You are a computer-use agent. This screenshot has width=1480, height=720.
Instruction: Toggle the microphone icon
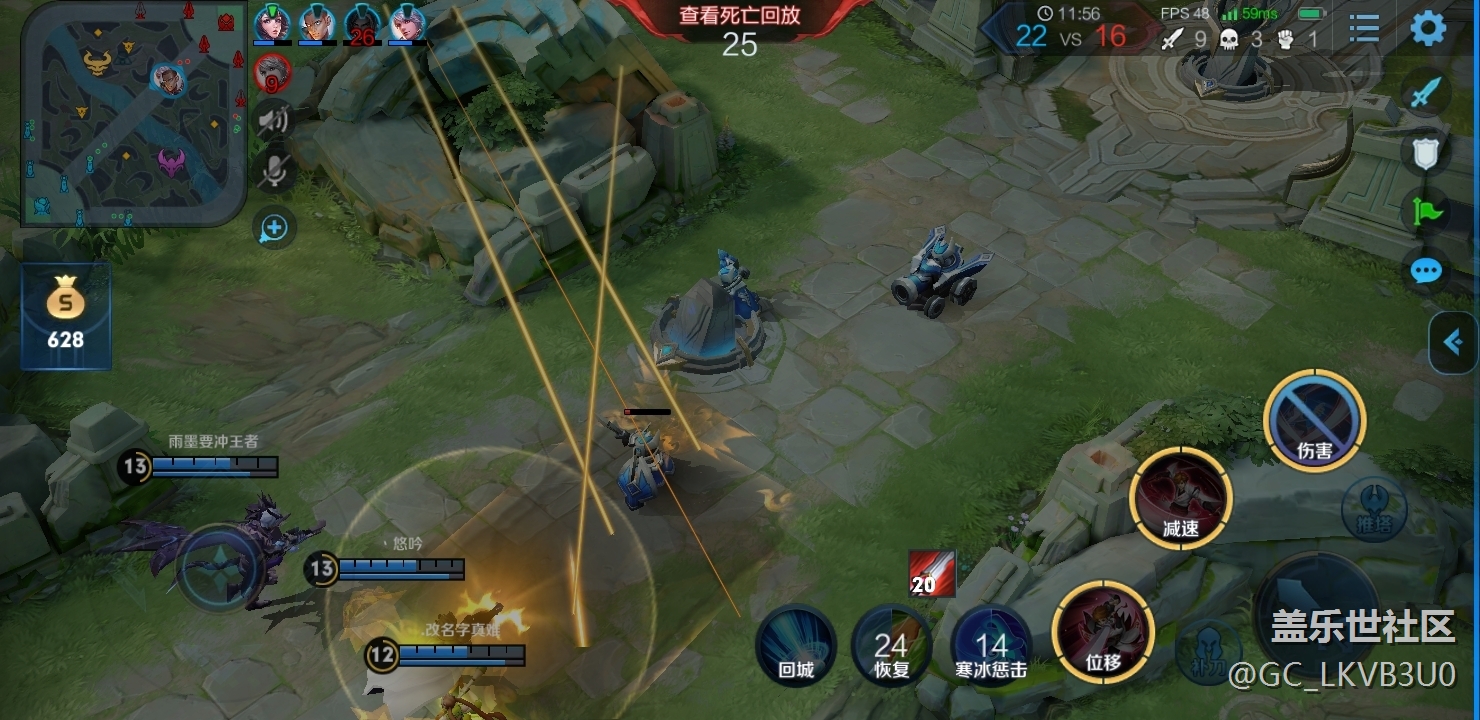(272, 172)
